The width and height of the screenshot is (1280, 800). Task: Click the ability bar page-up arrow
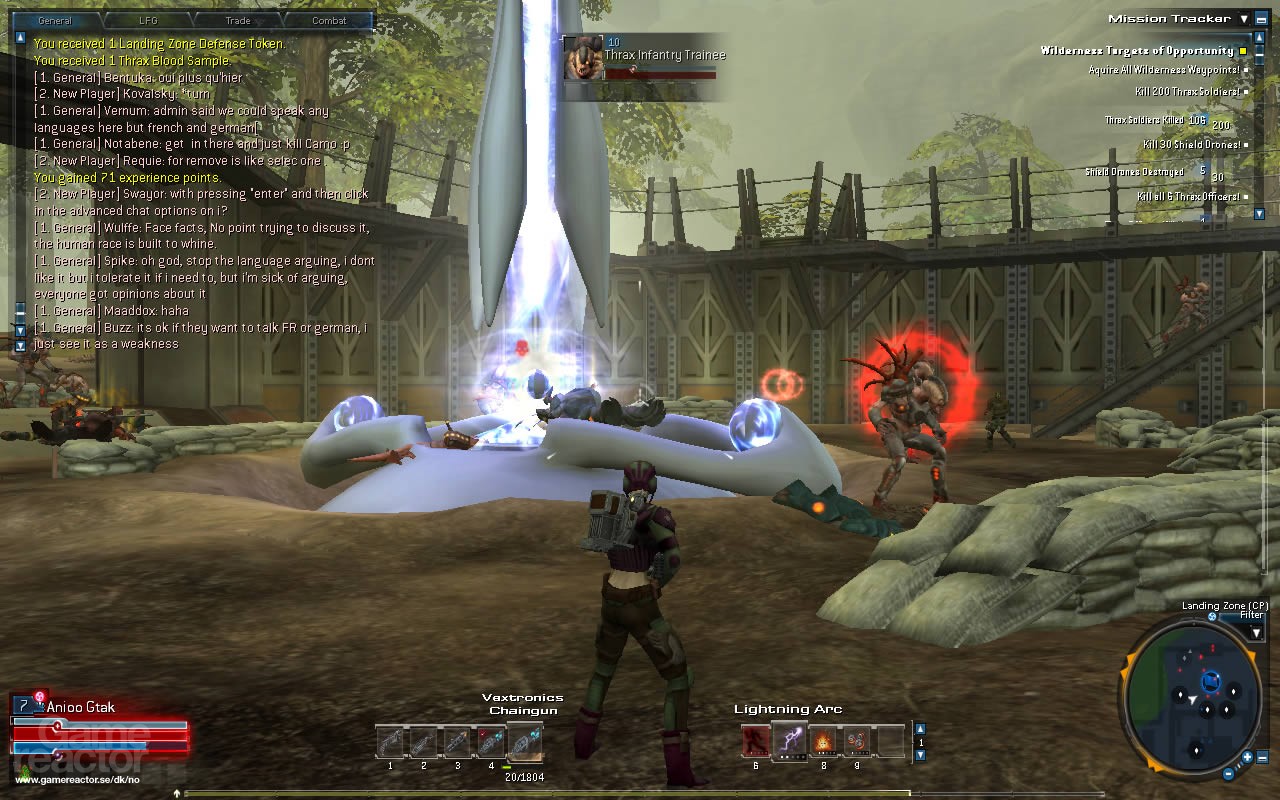(x=920, y=729)
